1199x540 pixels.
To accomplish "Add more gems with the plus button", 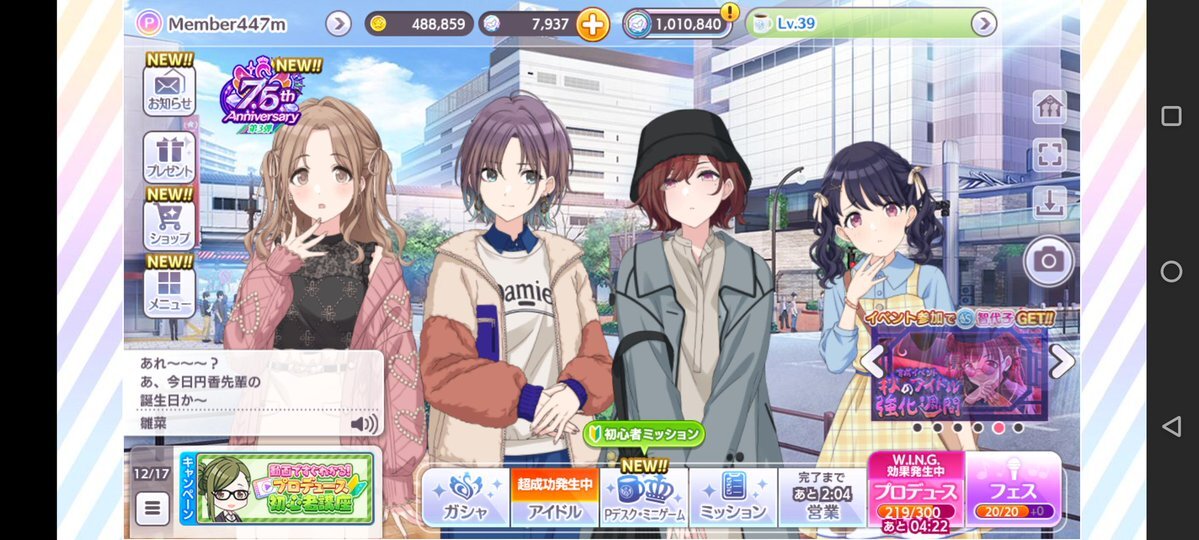I will [592, 24].
